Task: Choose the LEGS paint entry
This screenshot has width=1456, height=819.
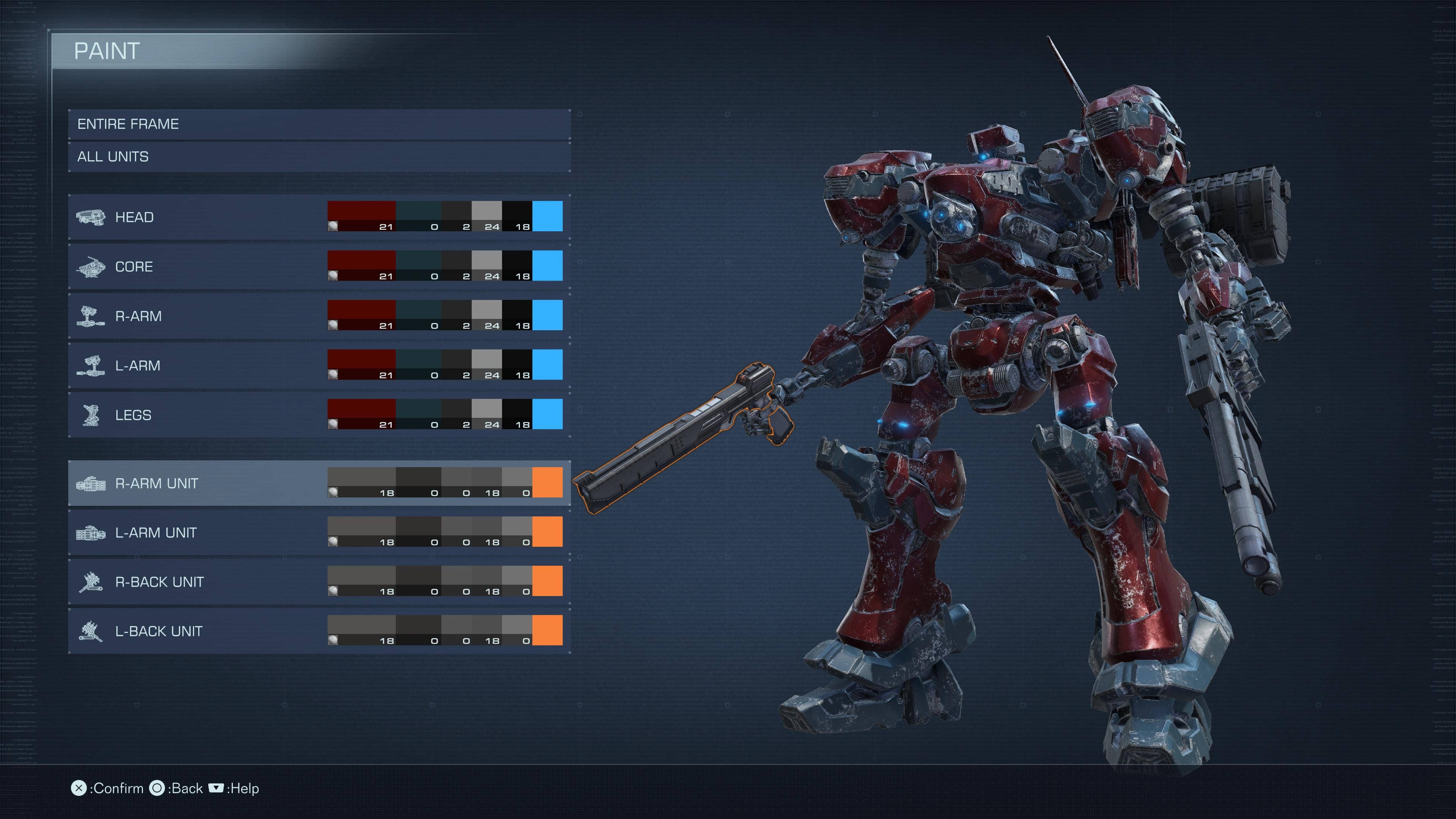Action: pyautogui.click(x=198, y=415)
